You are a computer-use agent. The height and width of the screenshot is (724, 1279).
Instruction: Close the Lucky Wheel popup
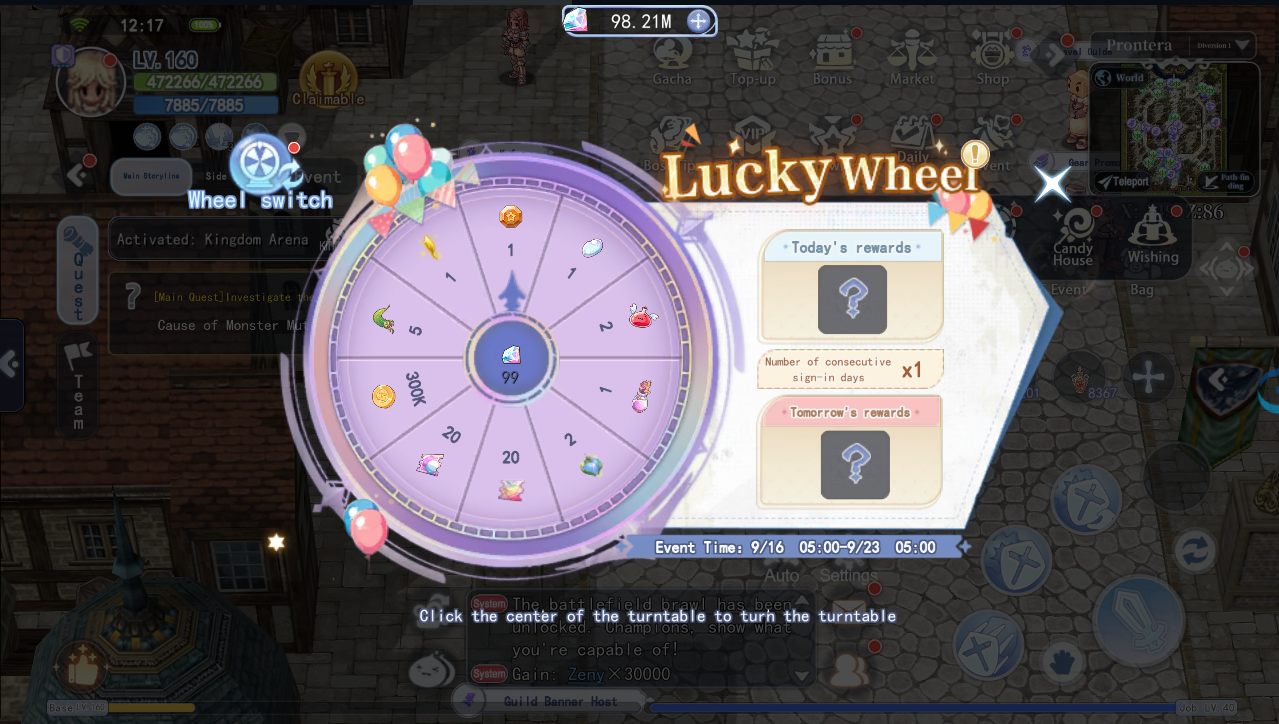click(x=1052, y=183)
